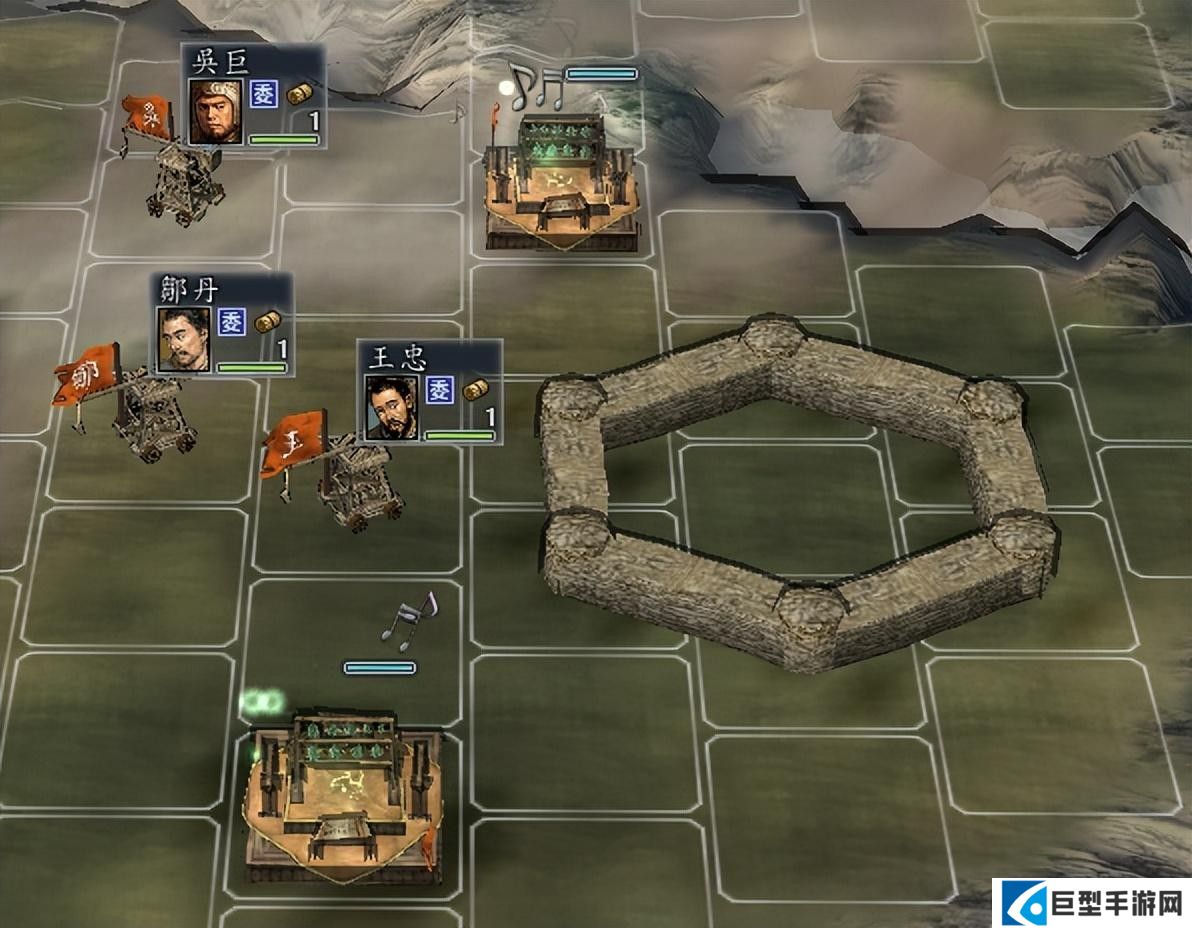Screen dimensions: 1192x928
Task: Select the 吴巨 unit portrait
Action: click(216, 111)
